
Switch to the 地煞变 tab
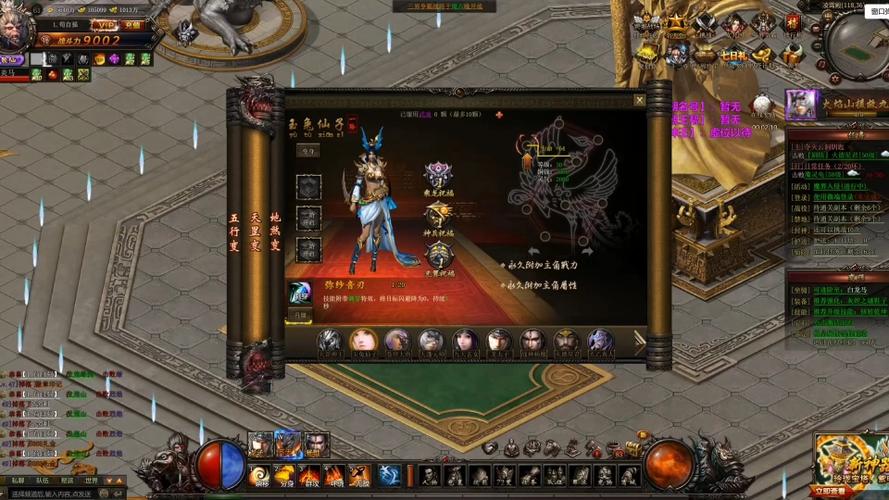click(275, 229)
